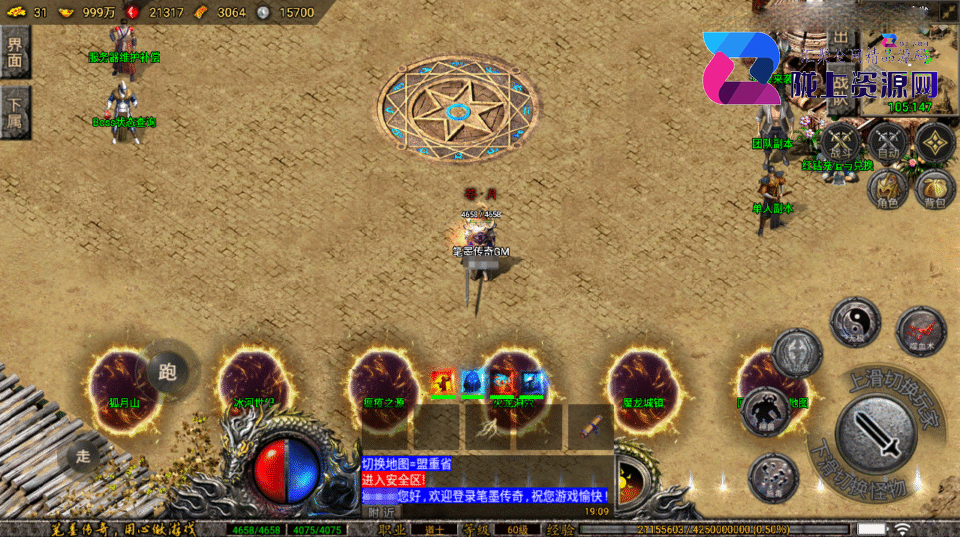The height and width of the screenshot is (537, 960).
Task: Open the 背包 backpack
Action: 934,188
